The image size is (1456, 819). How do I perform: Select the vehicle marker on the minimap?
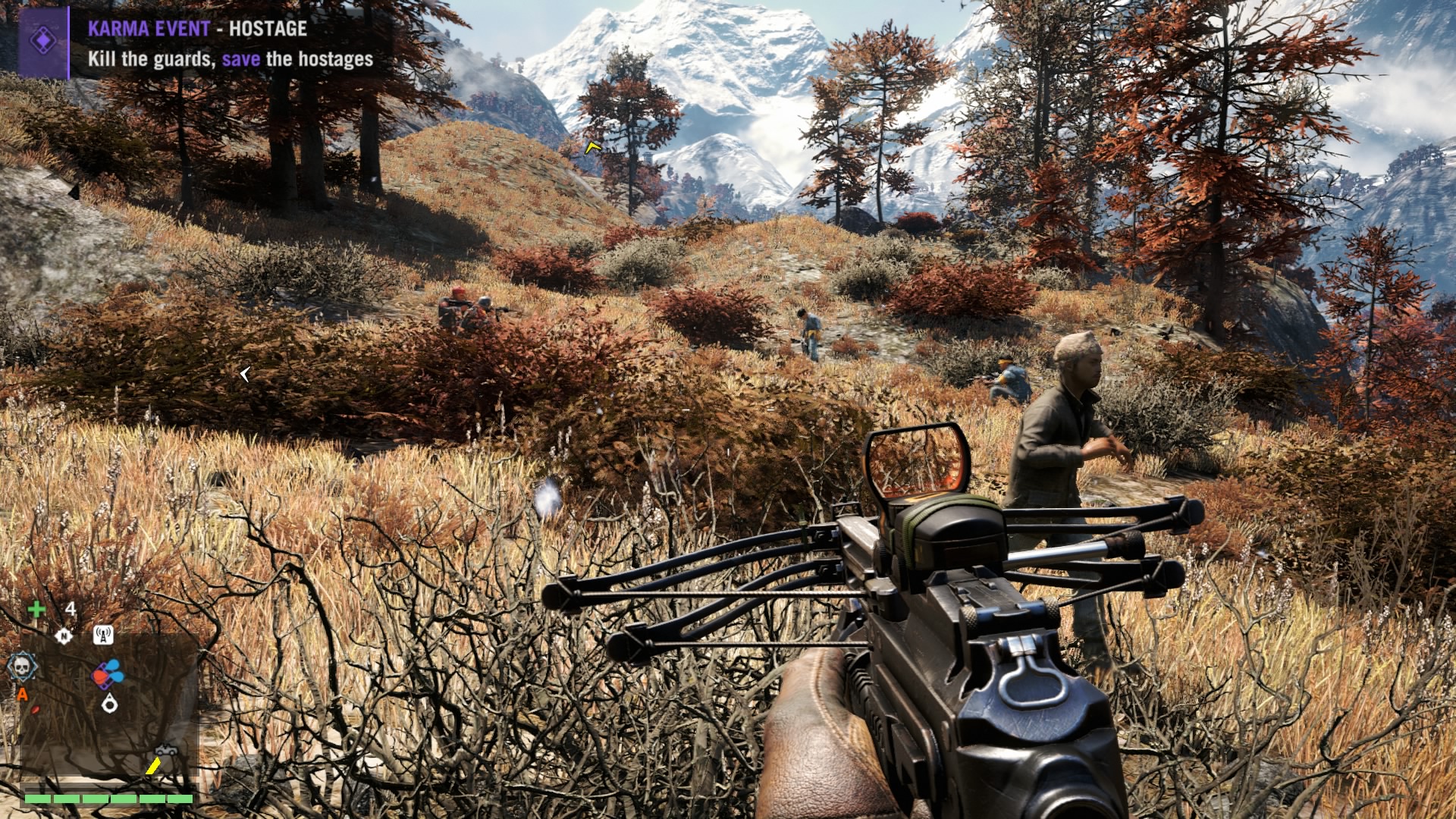pos(167,750)
